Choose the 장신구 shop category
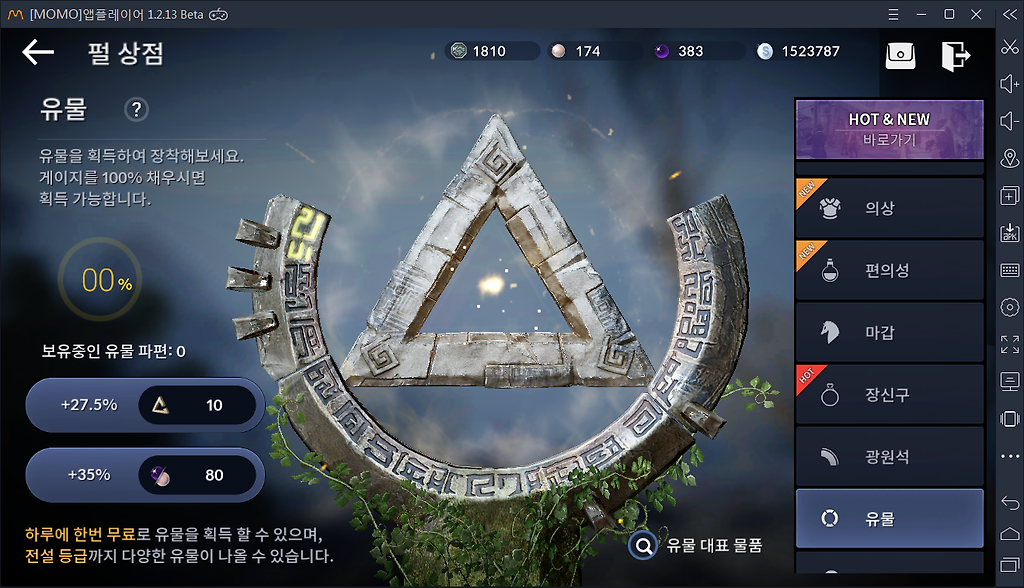Screen dimensions: 1024x588 [889, 395]
